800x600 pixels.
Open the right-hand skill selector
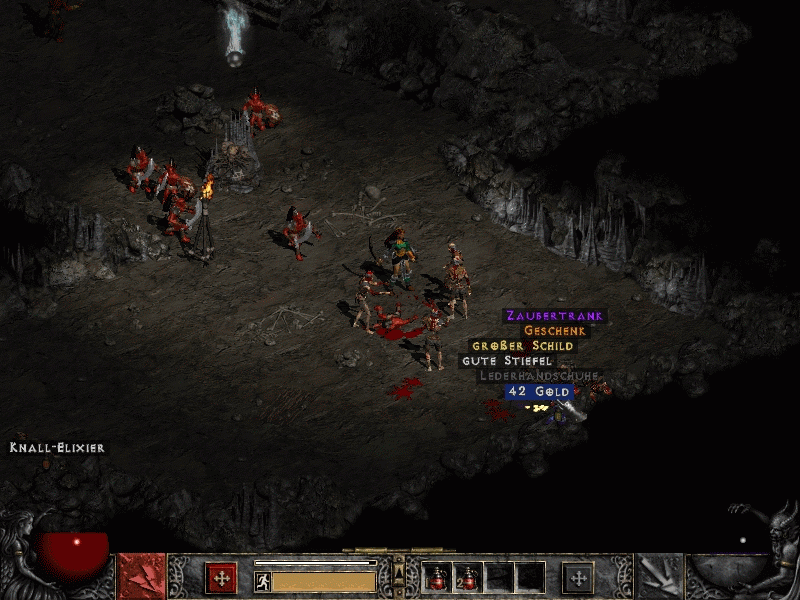pyautogui.click(x=659, y=577)
